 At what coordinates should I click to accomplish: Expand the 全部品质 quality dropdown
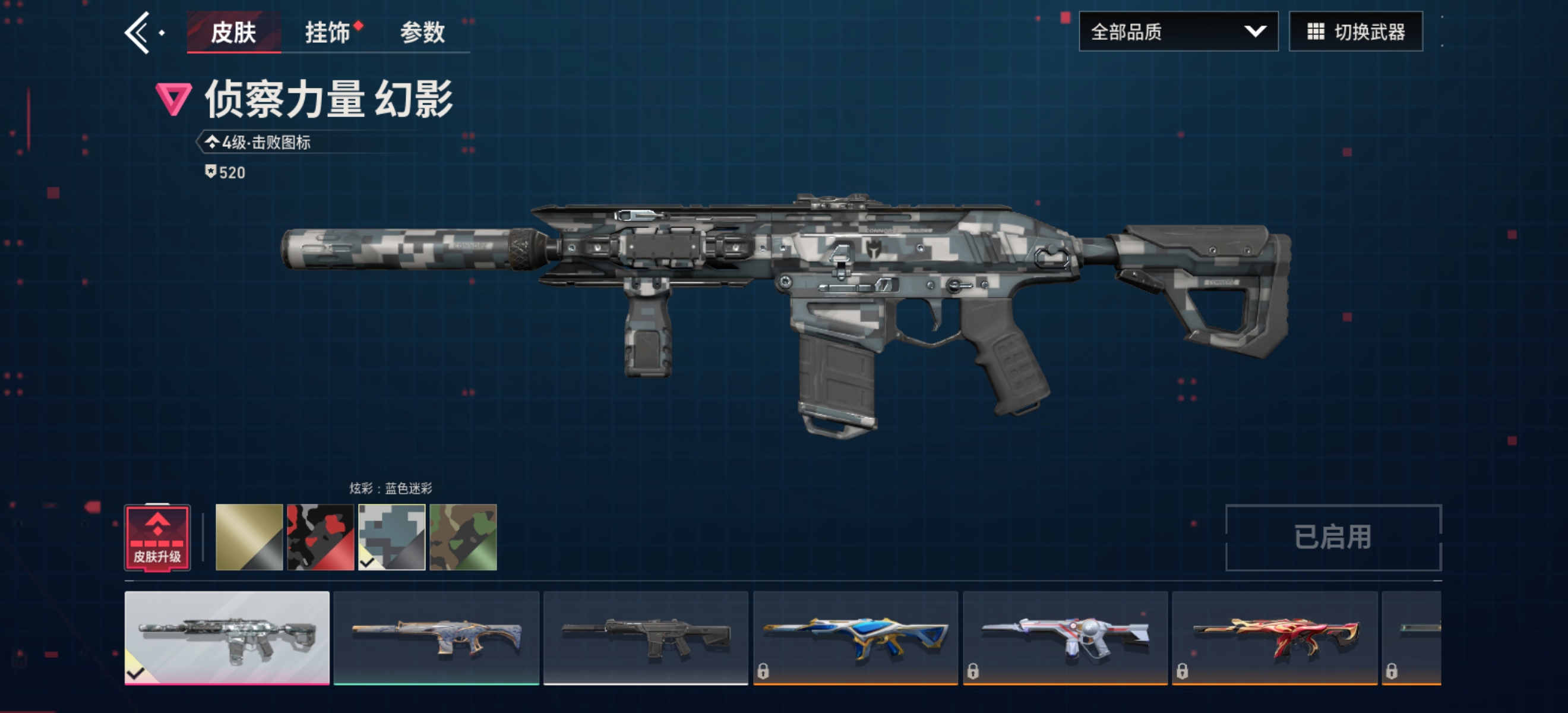[1178, 31]
